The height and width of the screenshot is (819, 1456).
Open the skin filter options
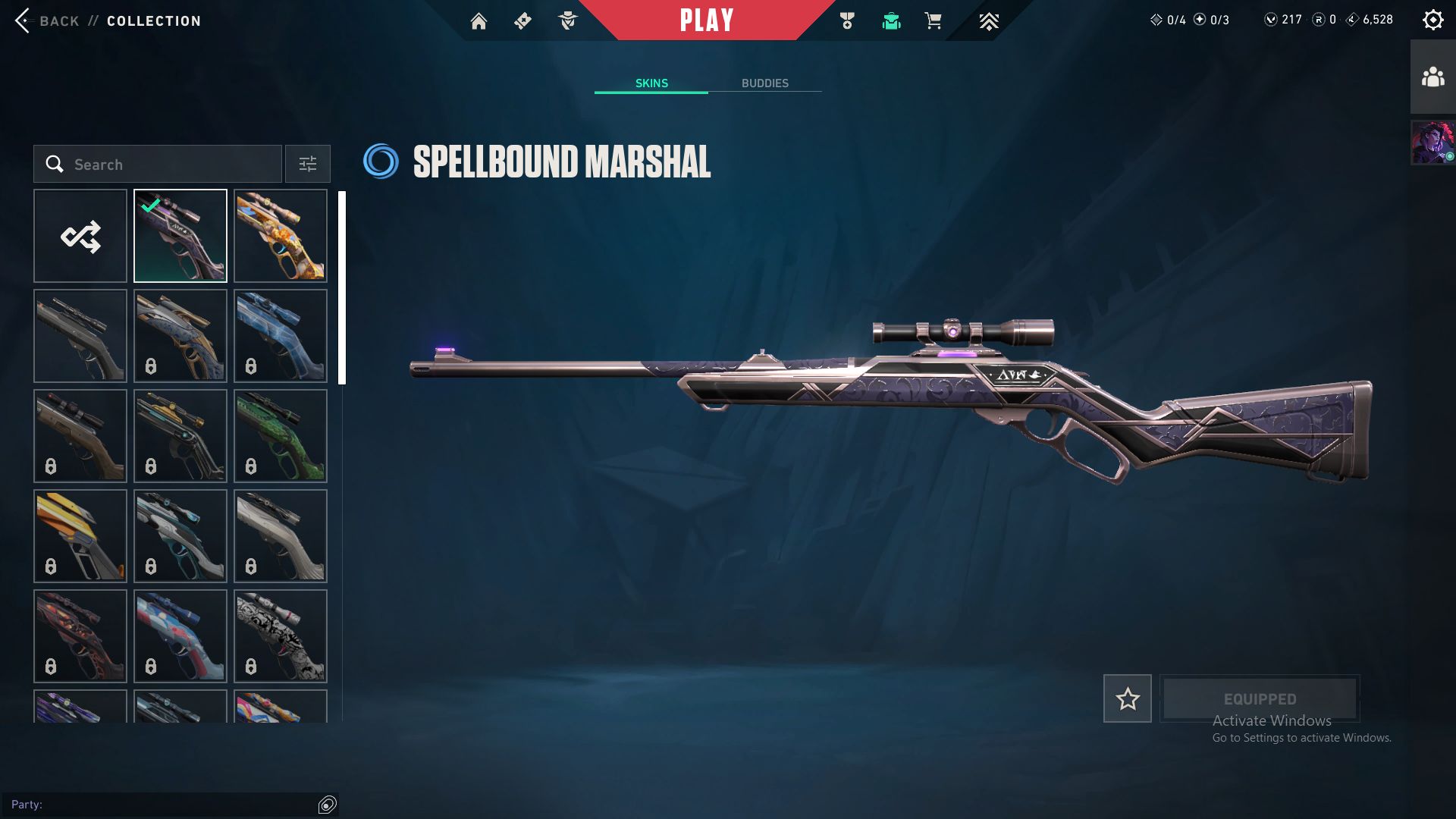point(307,164)
